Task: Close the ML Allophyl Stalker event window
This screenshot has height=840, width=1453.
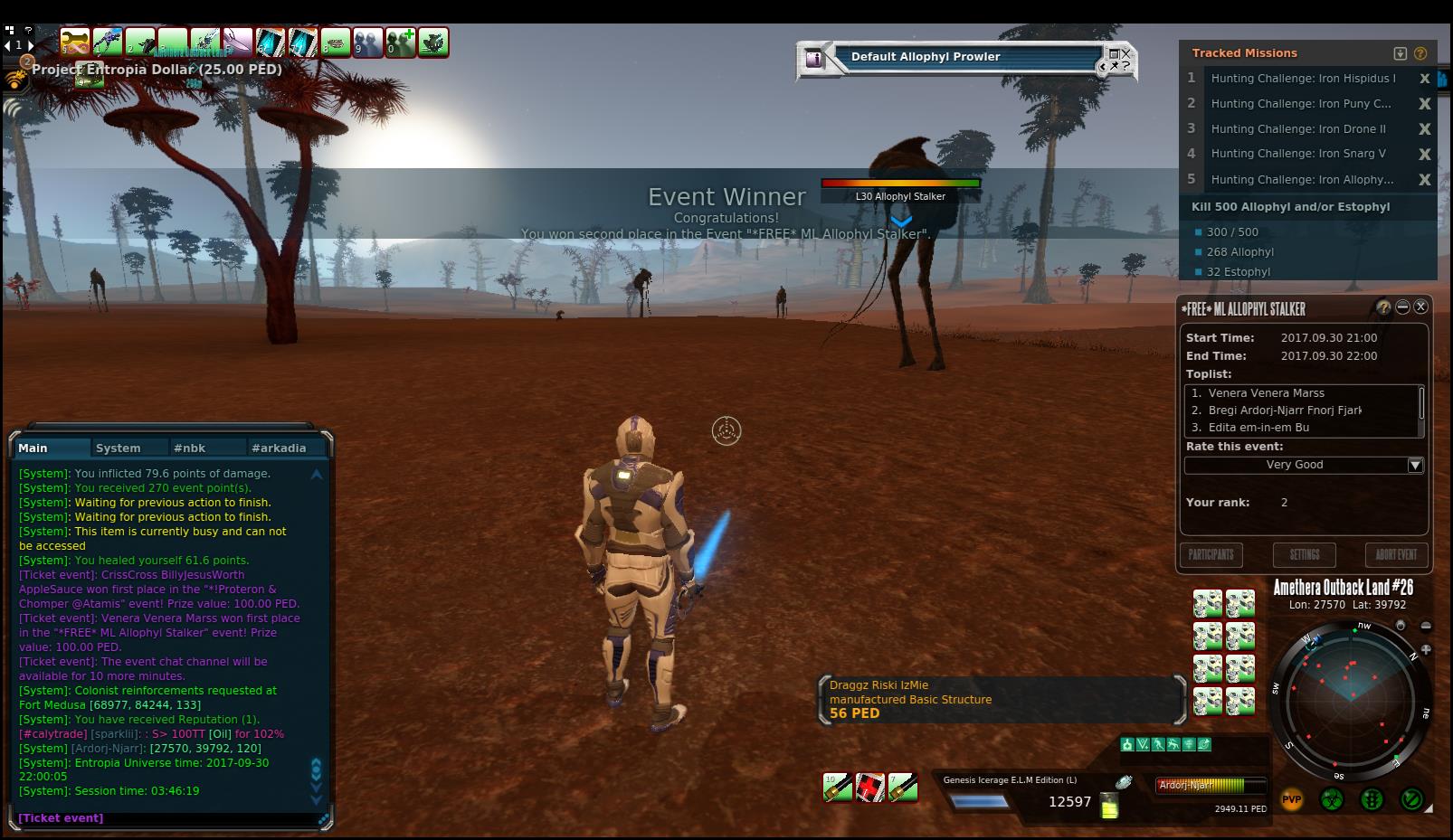Action: point(1420,307)
